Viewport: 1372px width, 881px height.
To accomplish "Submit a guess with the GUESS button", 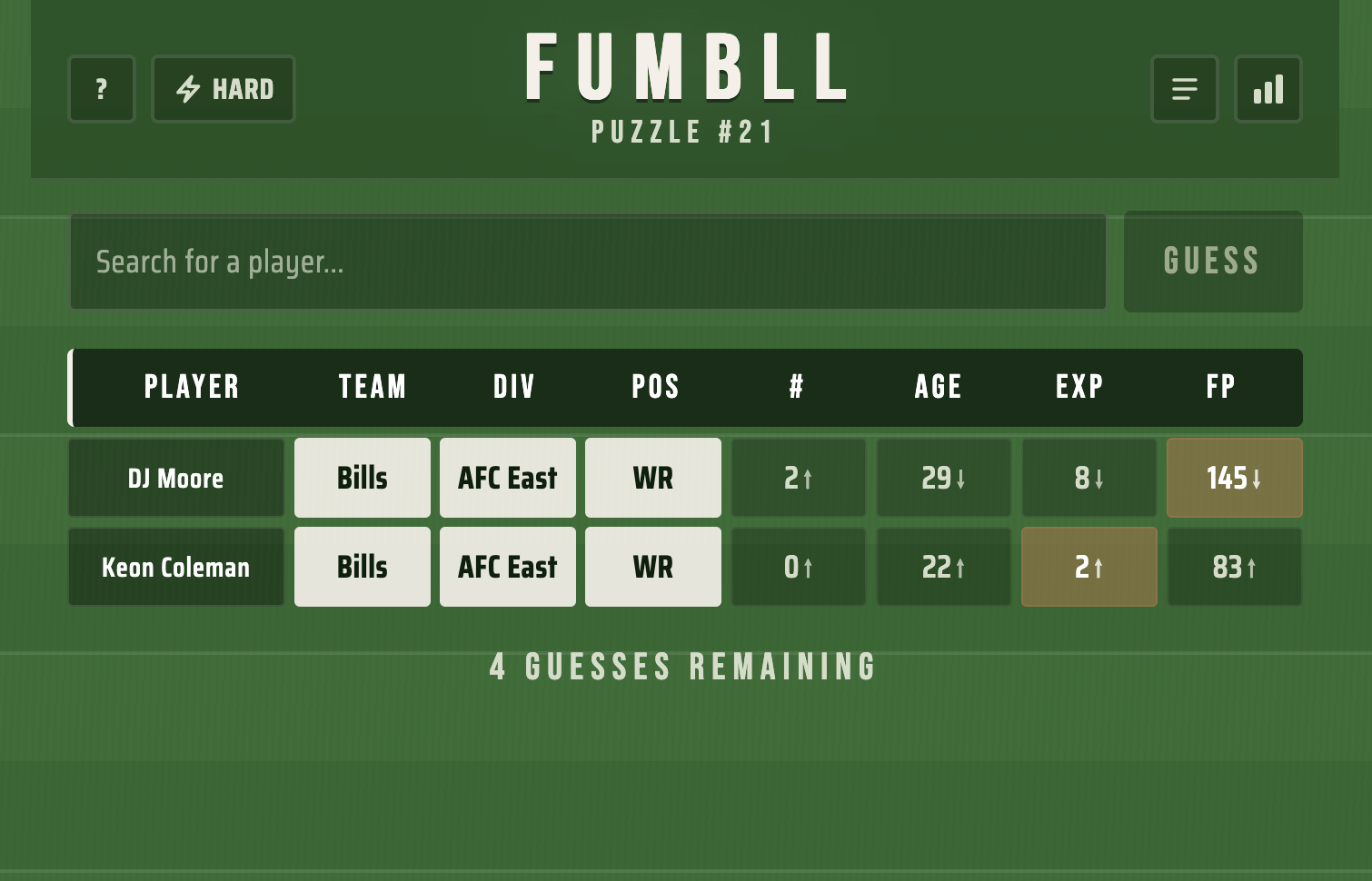I will point(1212,262).
